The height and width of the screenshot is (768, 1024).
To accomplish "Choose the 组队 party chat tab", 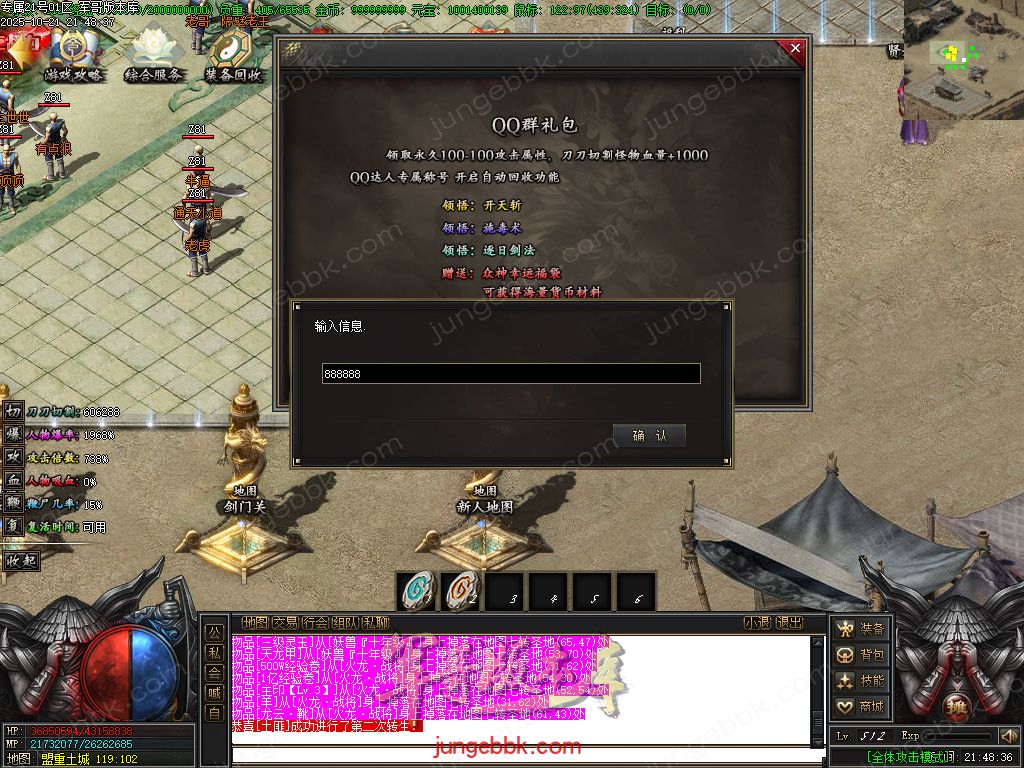I will [x=345, y=622].
